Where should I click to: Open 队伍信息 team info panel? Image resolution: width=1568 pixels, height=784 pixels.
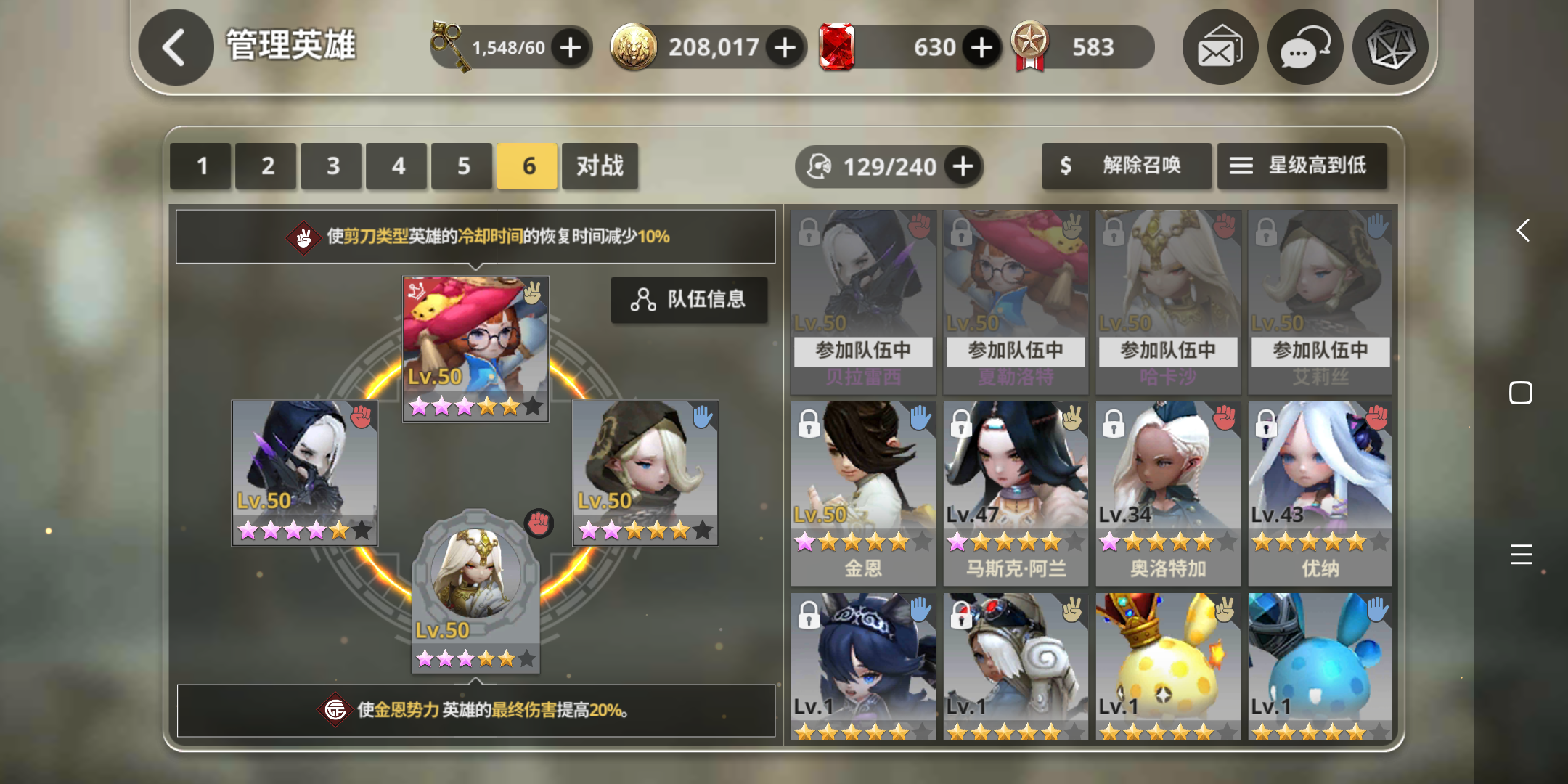[x=689, y=300]
